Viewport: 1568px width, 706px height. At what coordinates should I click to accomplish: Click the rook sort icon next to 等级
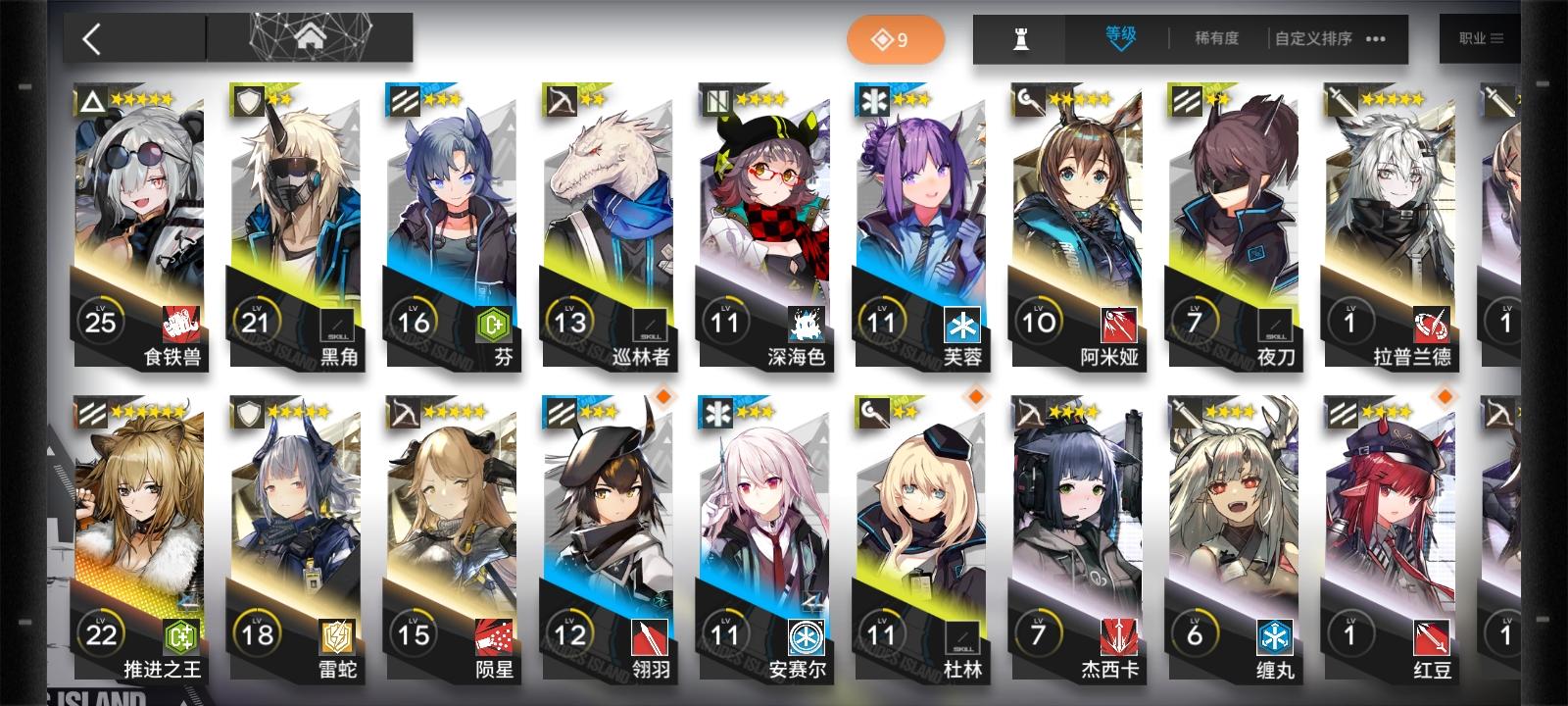pyautogui.click(x=1018, y=39)
